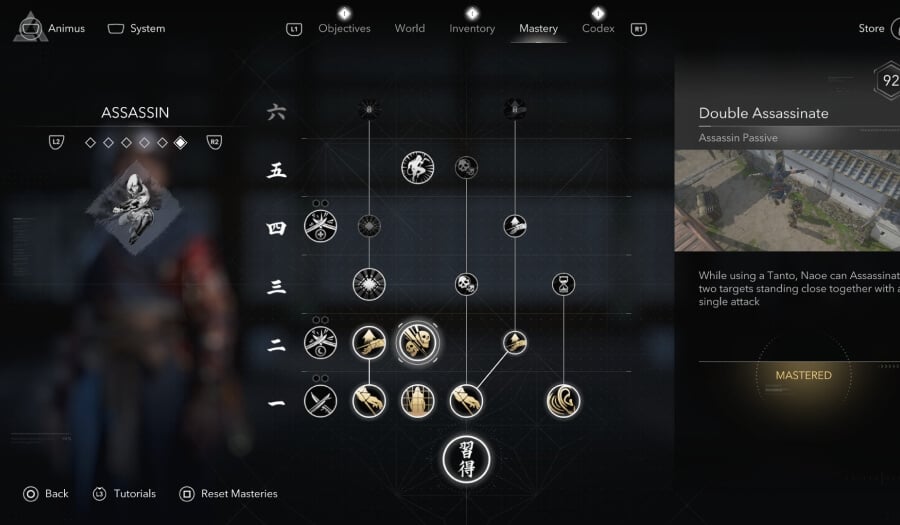The width and height of the screenshot is (900, 525).
Task: Open the Inventory tab
Action: pos(472,29)
